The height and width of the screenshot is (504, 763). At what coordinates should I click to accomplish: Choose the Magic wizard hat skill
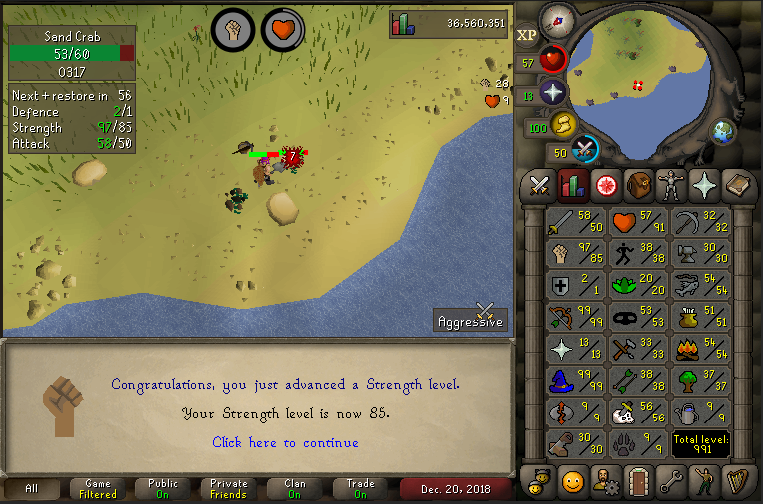pos(577,382)
